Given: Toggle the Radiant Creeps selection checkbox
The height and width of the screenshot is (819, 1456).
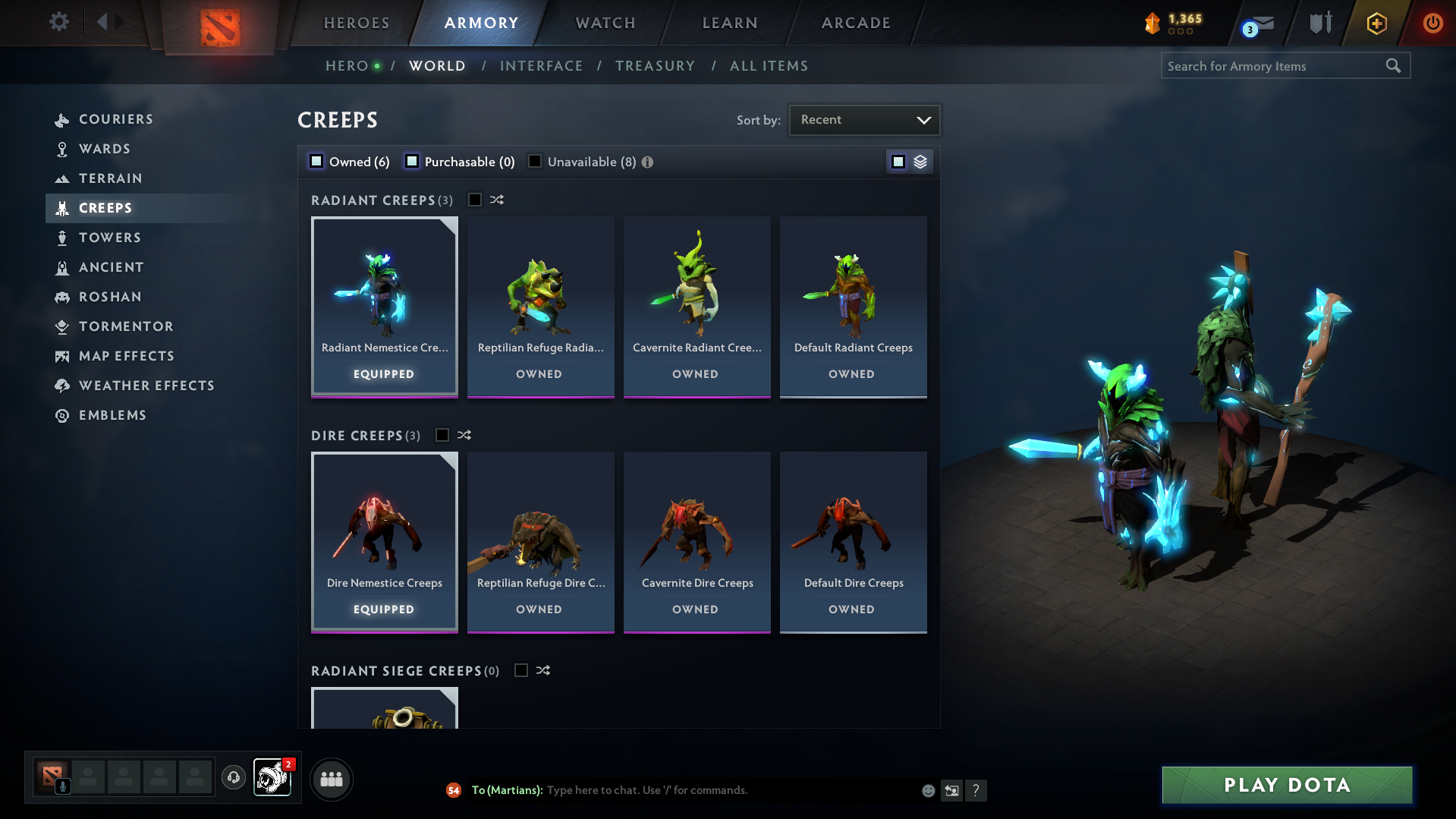Looking at the screenshot, I should [x=475, y=199].
